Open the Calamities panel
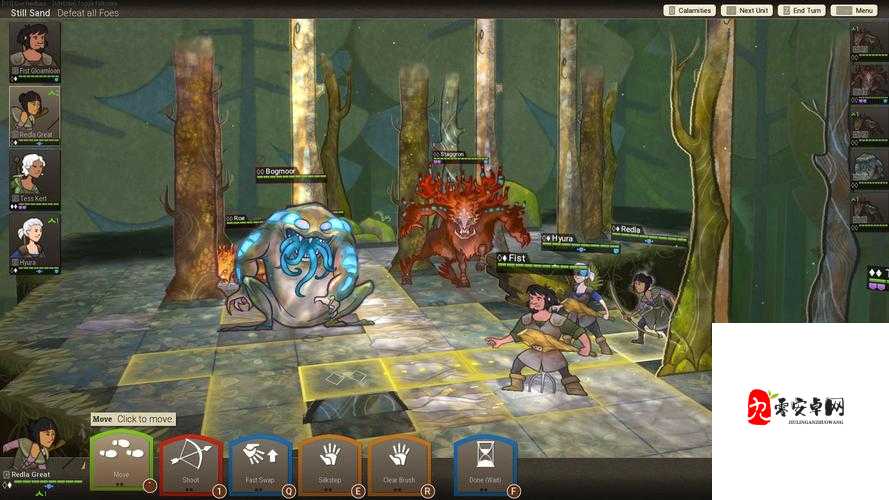Screen dimensions: 889x500 coord(690,10)
